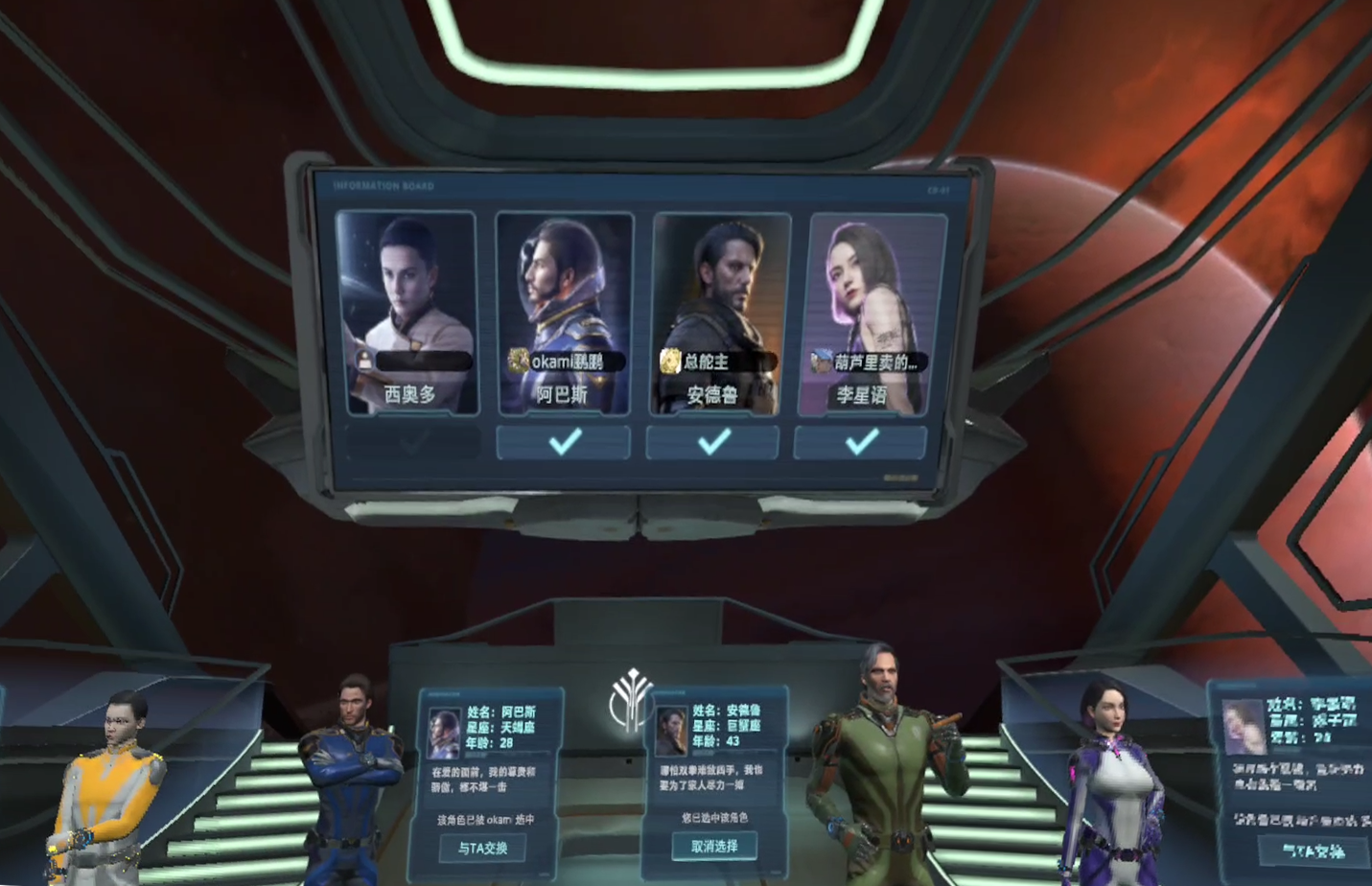Viewport: 1372px width, 886px height.
Task: Open 阿巴斯's small portrait in the info panel
Action: [444, 733]
